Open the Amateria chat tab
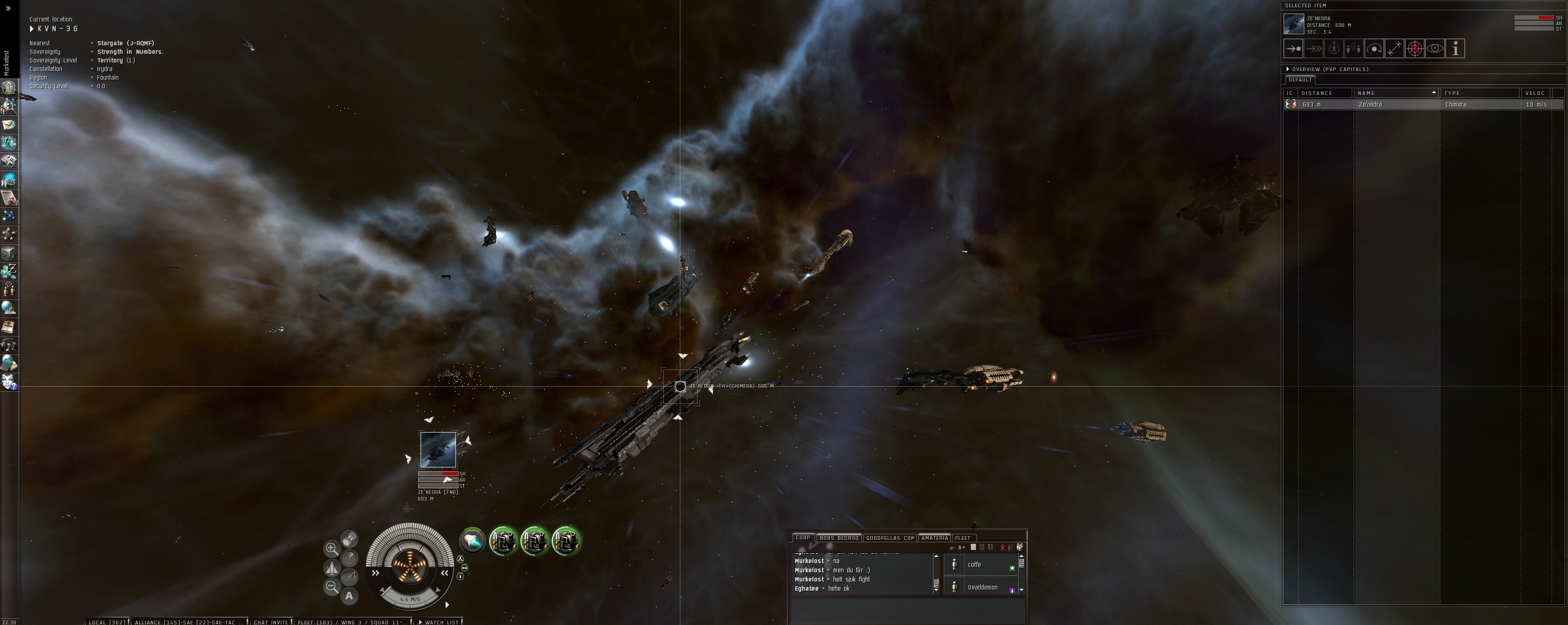This screenshot has height=625, width=1568. coord(934,538)
